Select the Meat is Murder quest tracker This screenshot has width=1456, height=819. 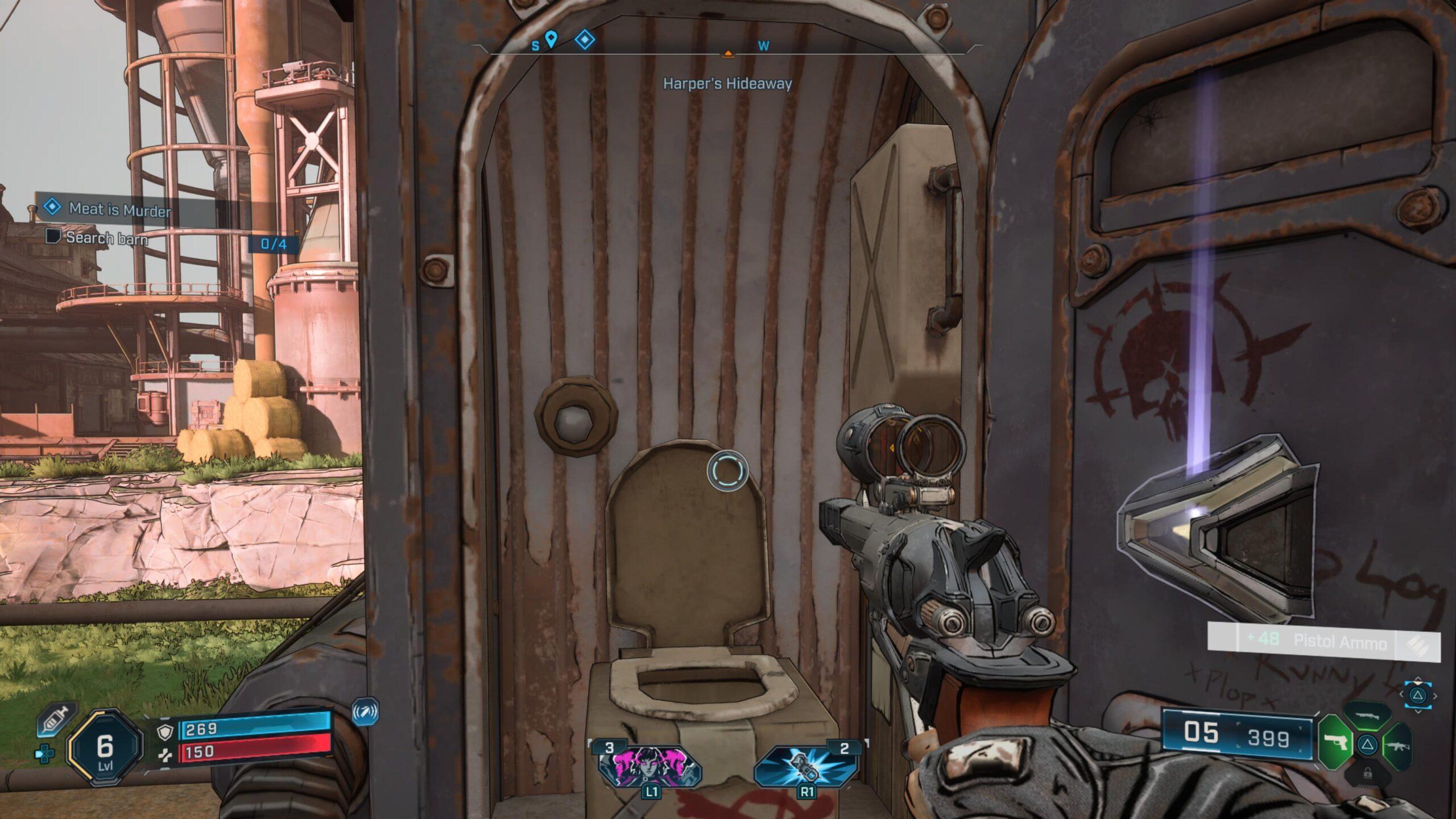[119, 209]
